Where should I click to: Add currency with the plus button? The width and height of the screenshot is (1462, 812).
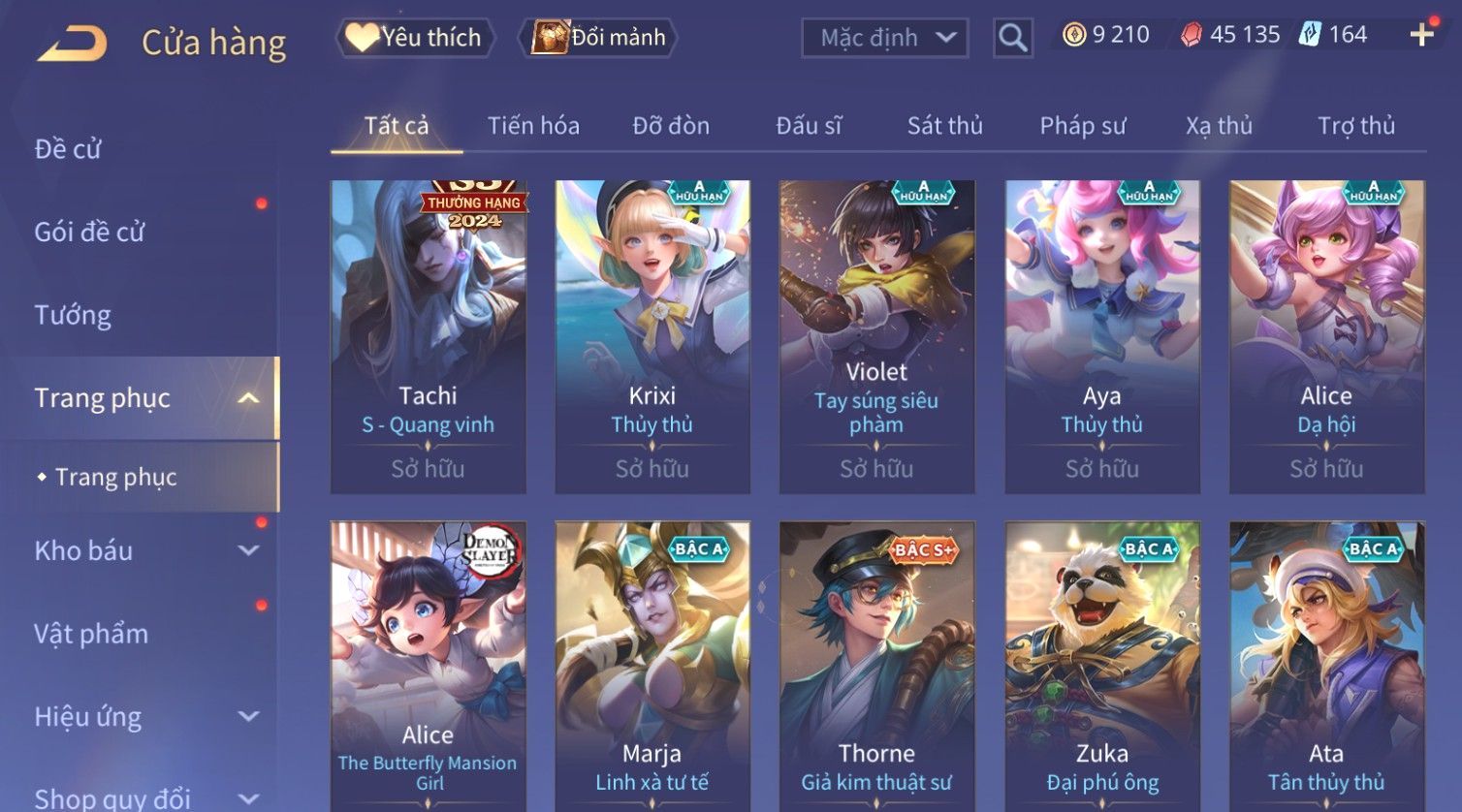[x=1421, y=36]
